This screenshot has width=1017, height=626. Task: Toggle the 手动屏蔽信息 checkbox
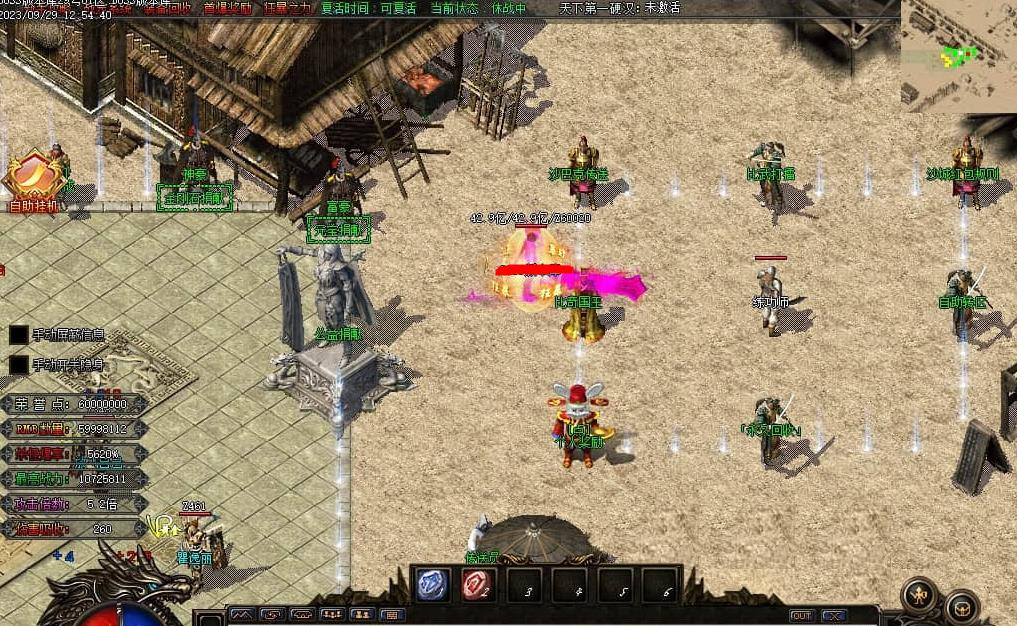(18, 335)
